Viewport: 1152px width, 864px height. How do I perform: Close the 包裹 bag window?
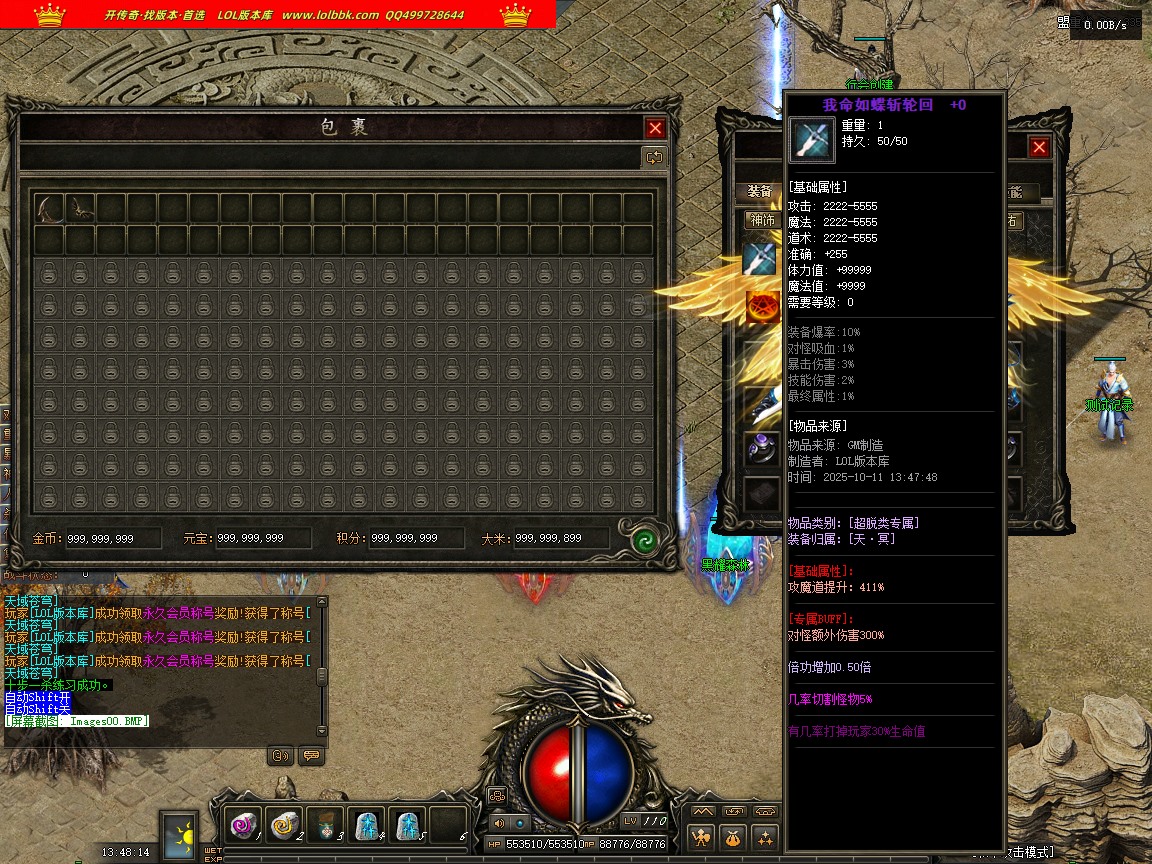(655, 128)
